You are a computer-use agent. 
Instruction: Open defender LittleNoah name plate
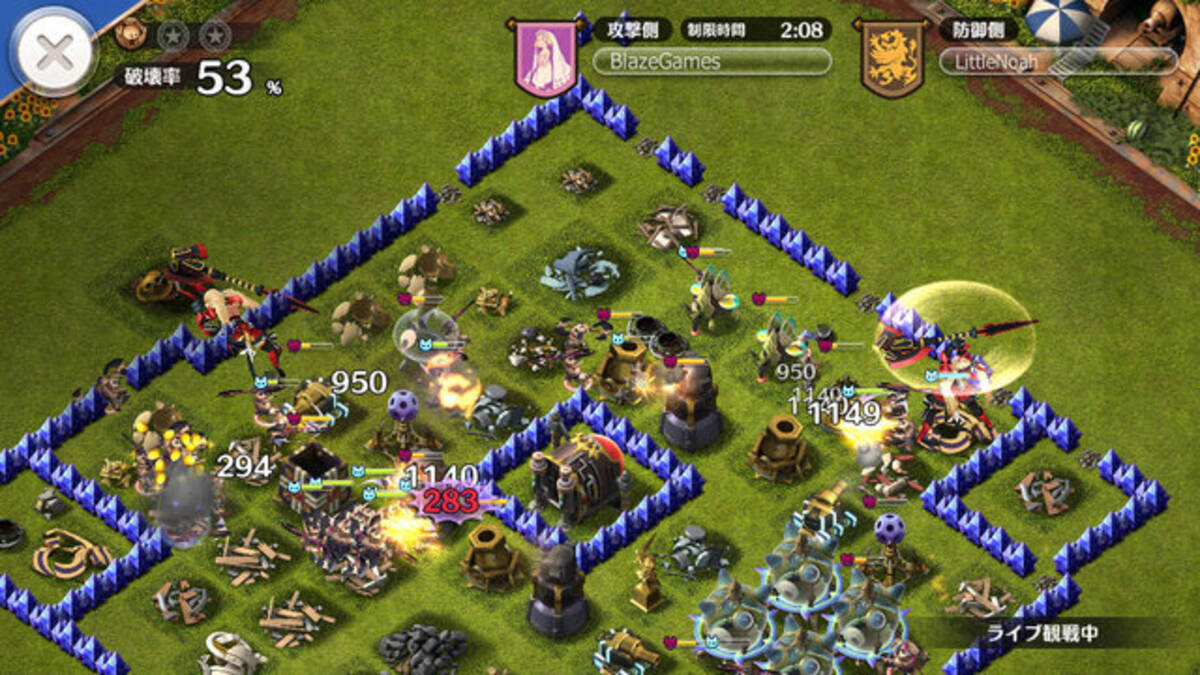(1058, 62)
